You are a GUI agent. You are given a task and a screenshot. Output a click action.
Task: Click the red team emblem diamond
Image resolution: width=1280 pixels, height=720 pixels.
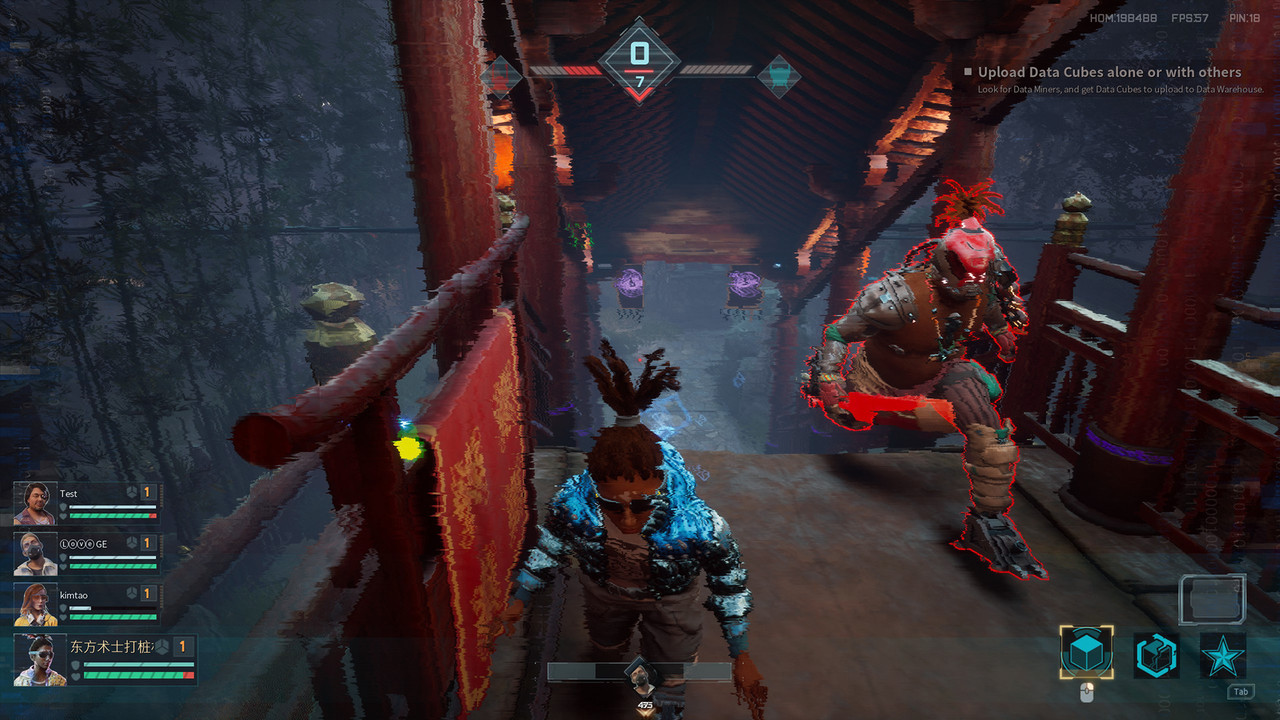(x=500, y=76)
